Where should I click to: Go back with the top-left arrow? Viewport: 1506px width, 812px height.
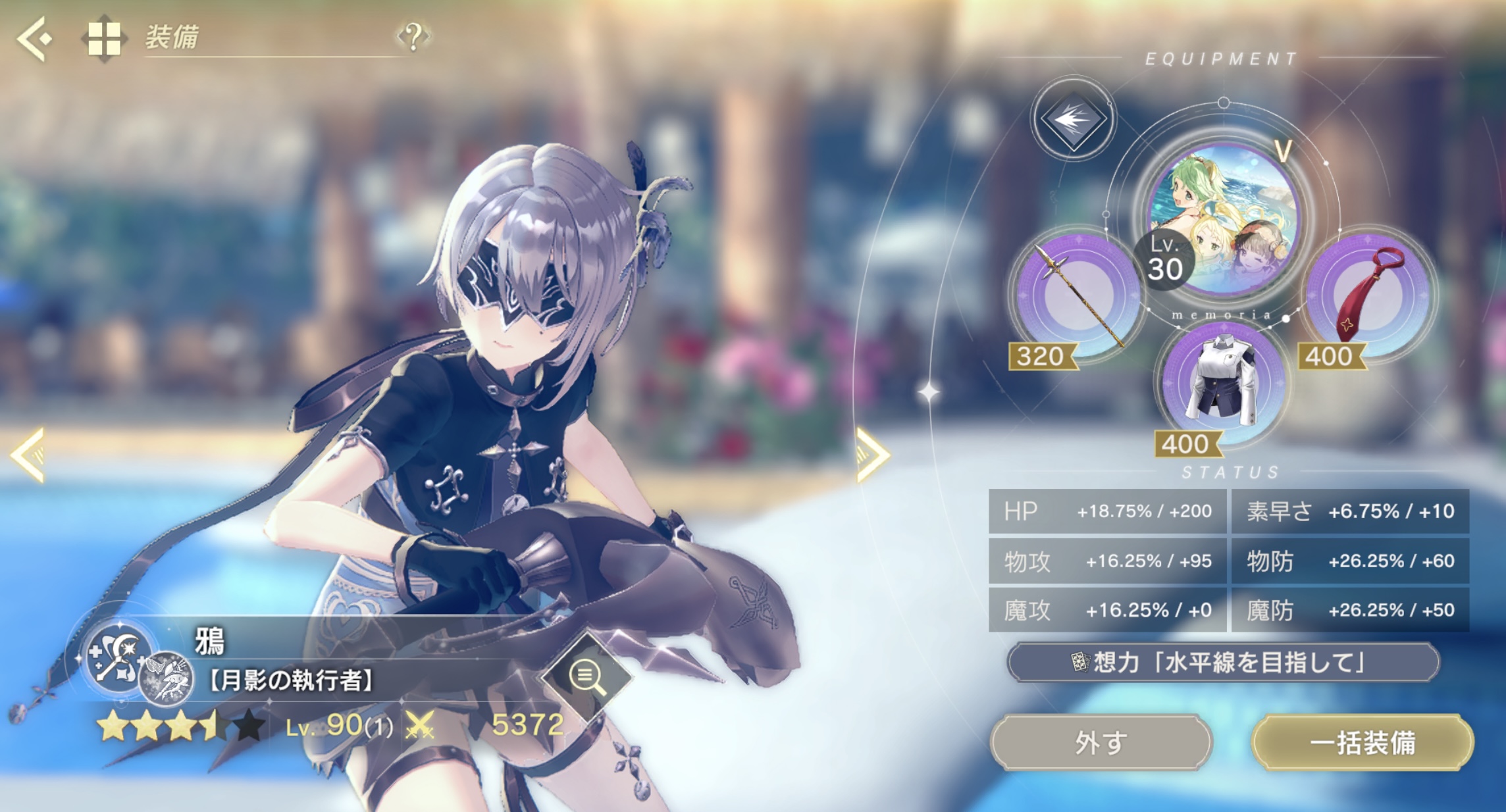coord(34,39)
